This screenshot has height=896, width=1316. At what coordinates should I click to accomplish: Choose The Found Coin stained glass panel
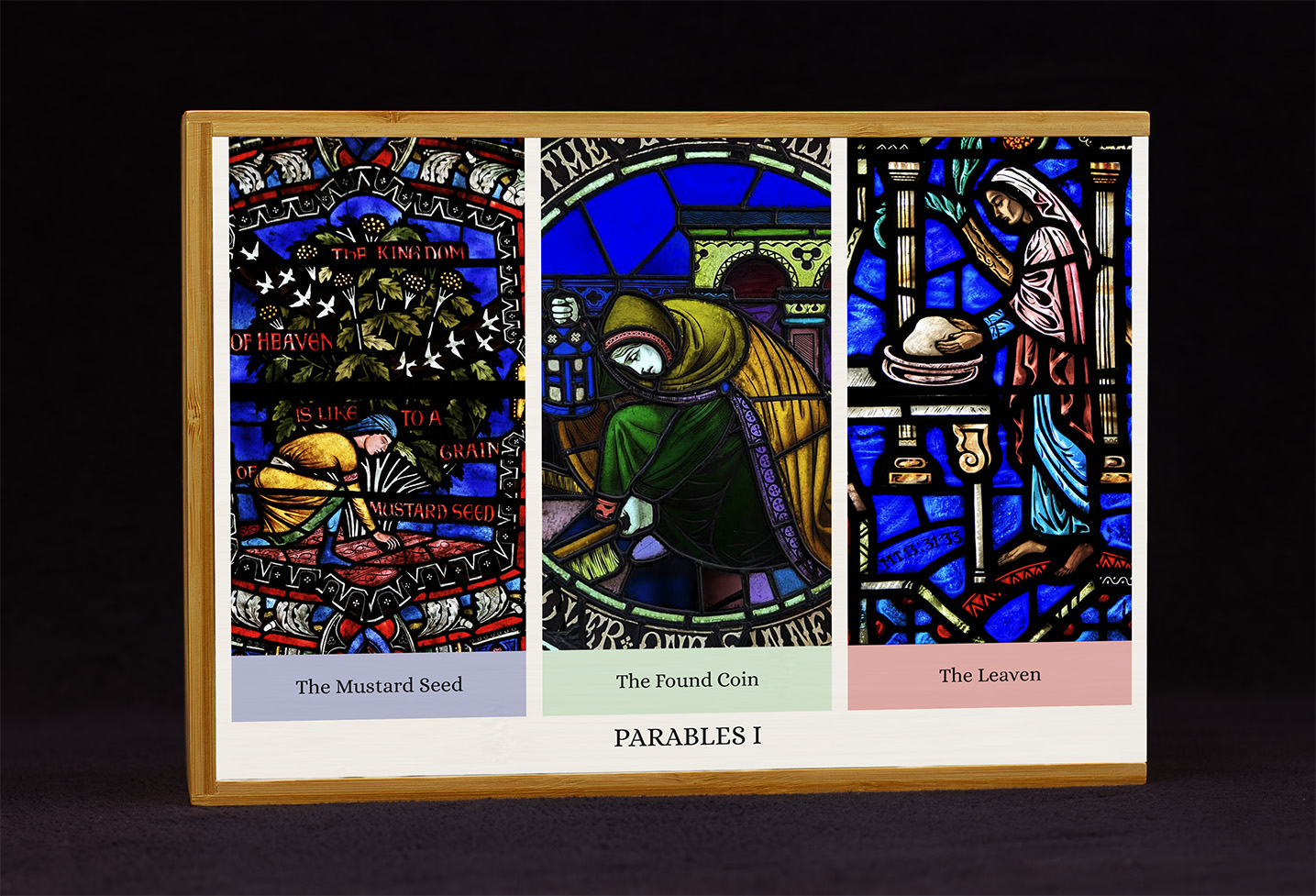click(686, 393)
